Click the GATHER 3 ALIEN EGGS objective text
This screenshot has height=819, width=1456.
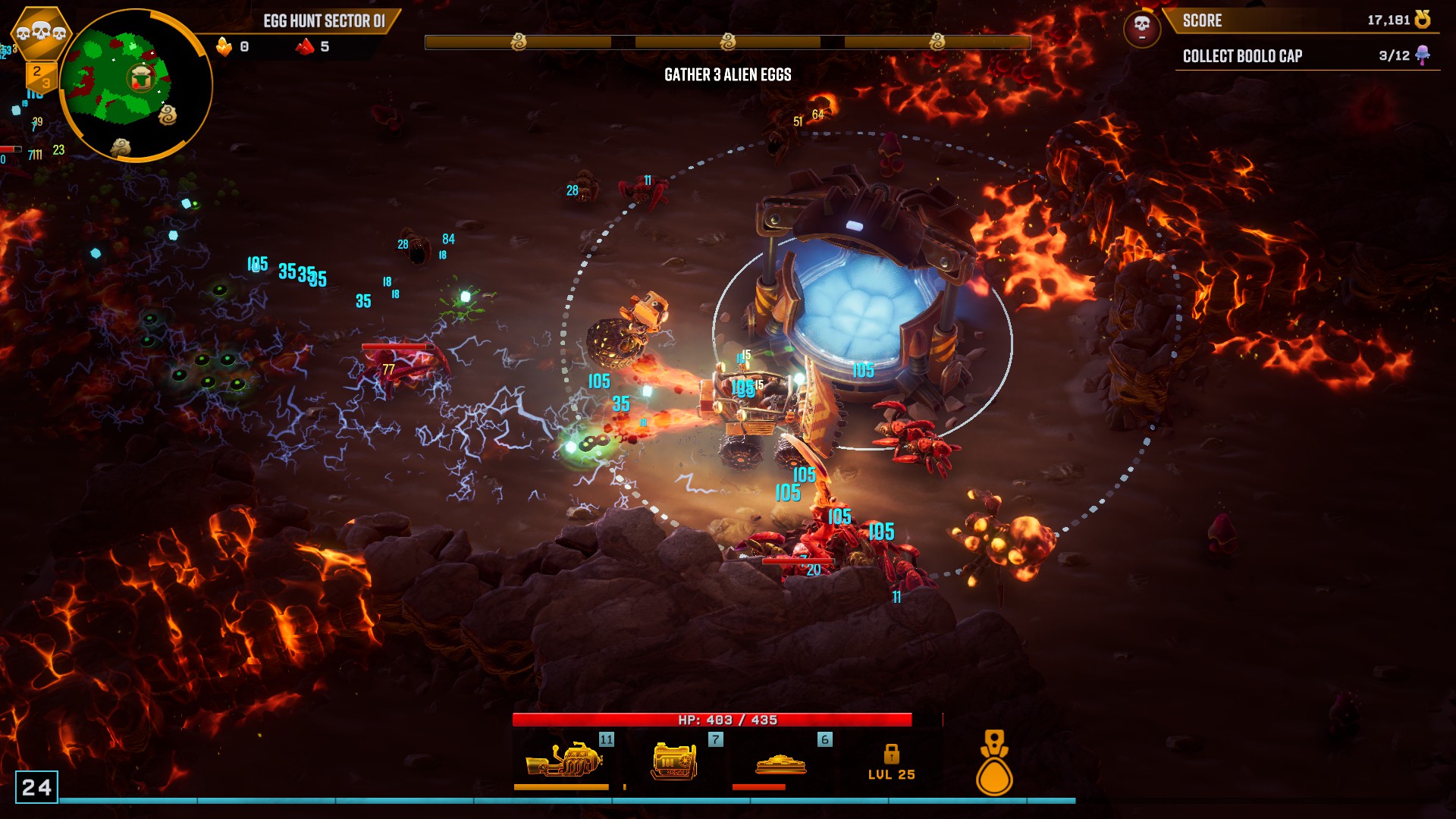click(727, 75)
